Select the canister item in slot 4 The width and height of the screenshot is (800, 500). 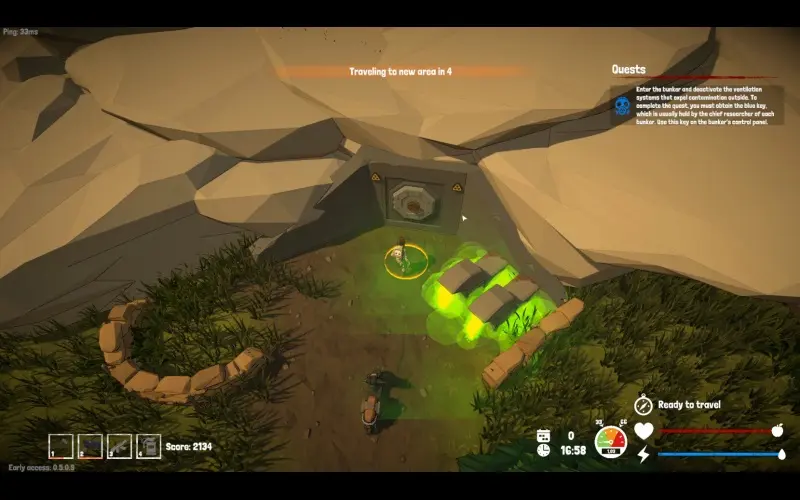pyautogui.click(x=148, y=446)
